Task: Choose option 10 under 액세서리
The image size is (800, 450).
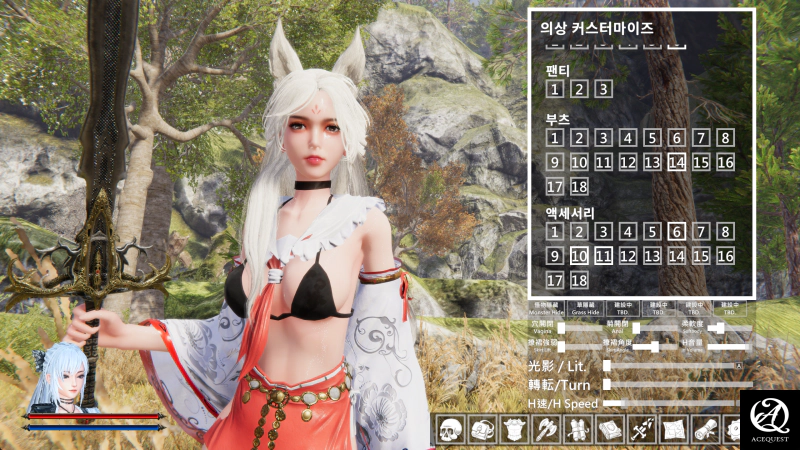Action: [x=579, y=256]
